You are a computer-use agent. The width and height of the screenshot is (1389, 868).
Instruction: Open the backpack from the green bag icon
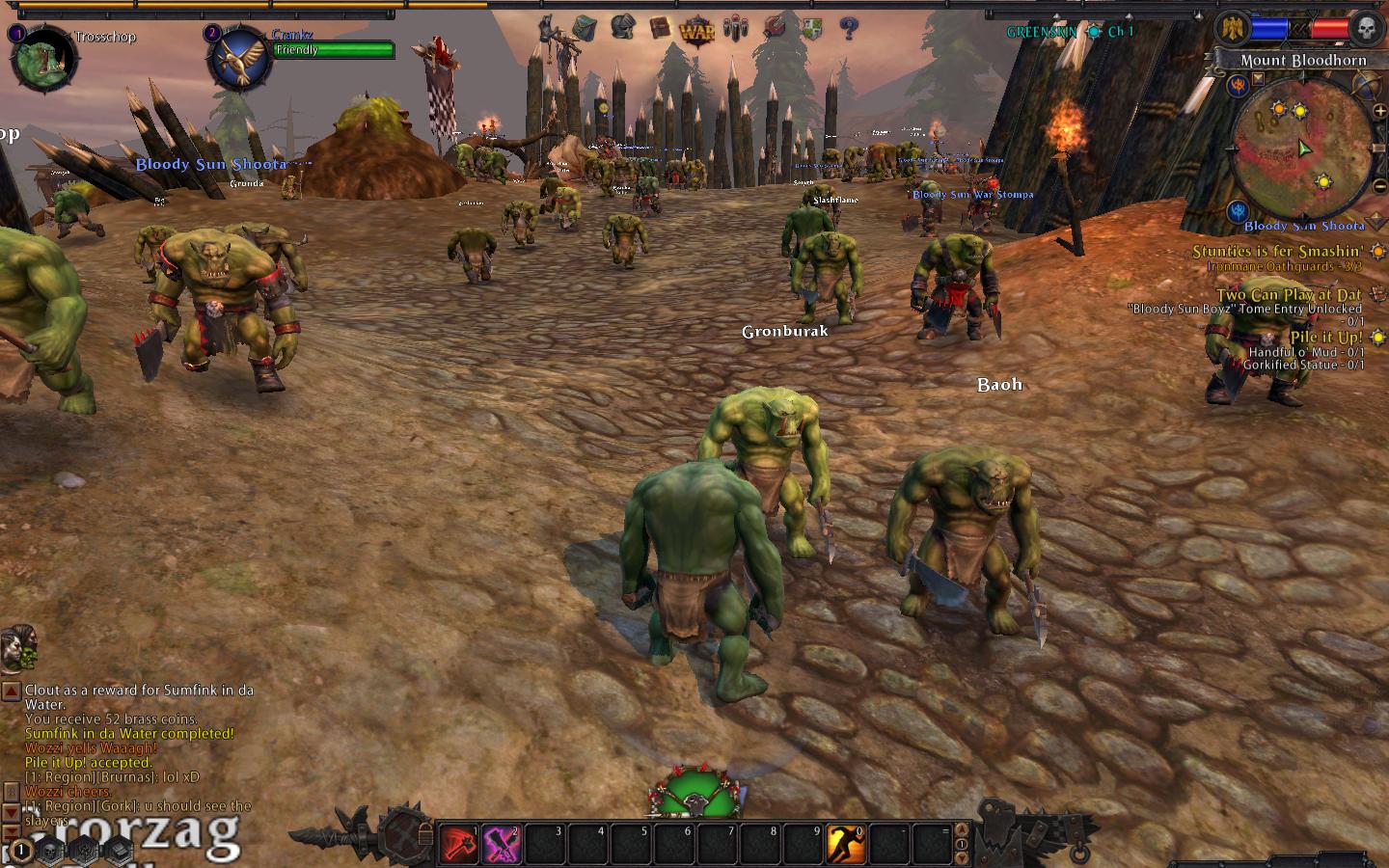tap(584, 27)
